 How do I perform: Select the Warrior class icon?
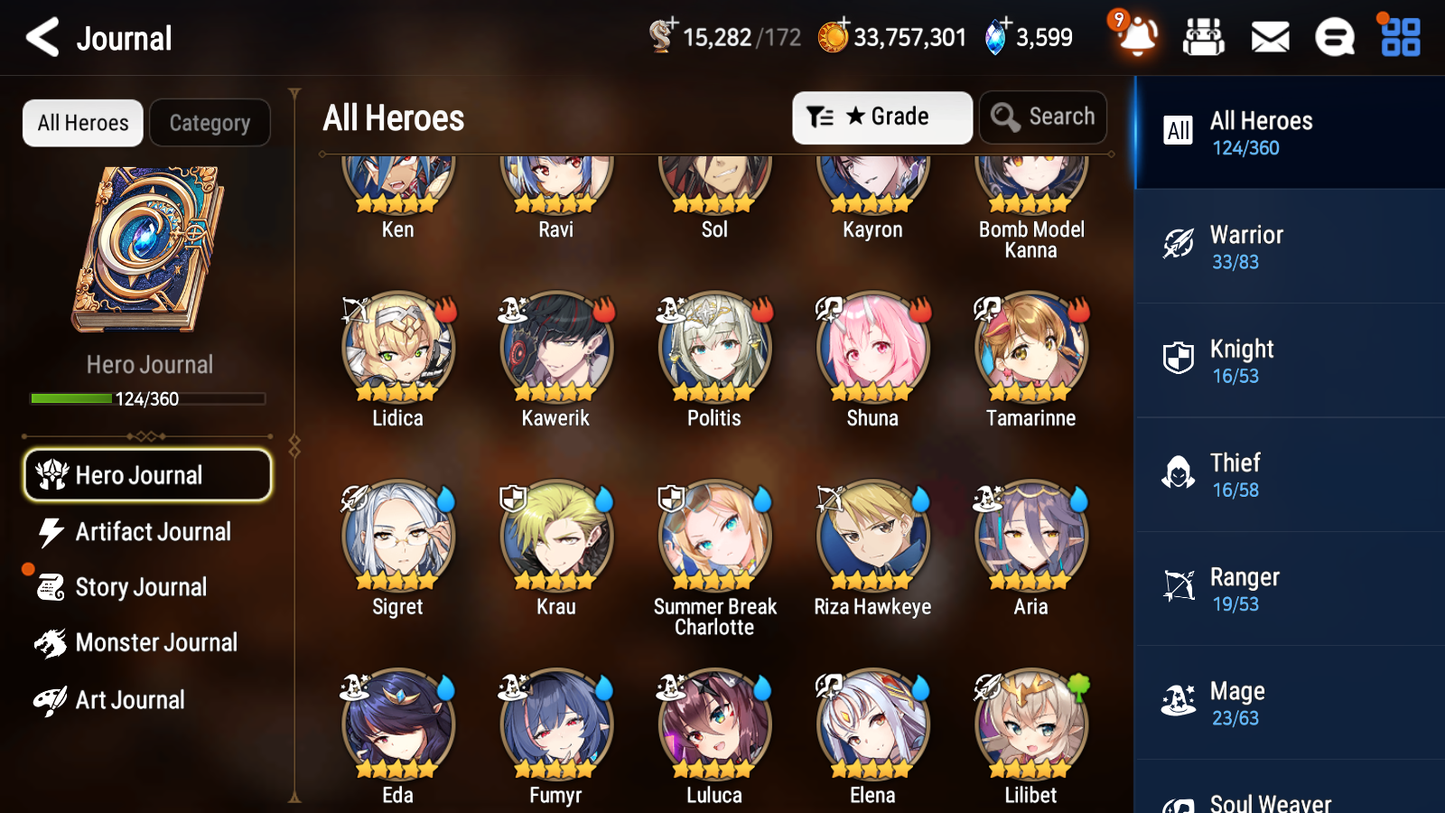coord(1178,244)
